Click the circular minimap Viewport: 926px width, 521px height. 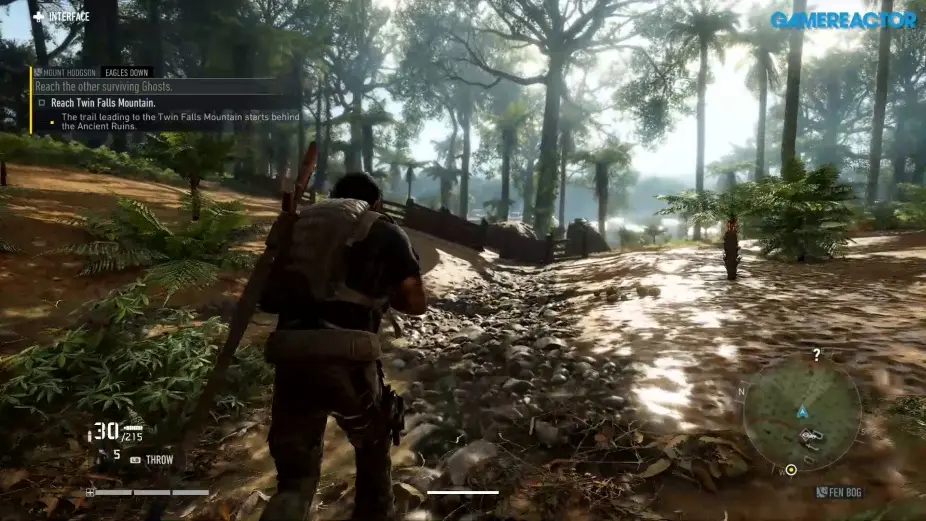point(802,412)
